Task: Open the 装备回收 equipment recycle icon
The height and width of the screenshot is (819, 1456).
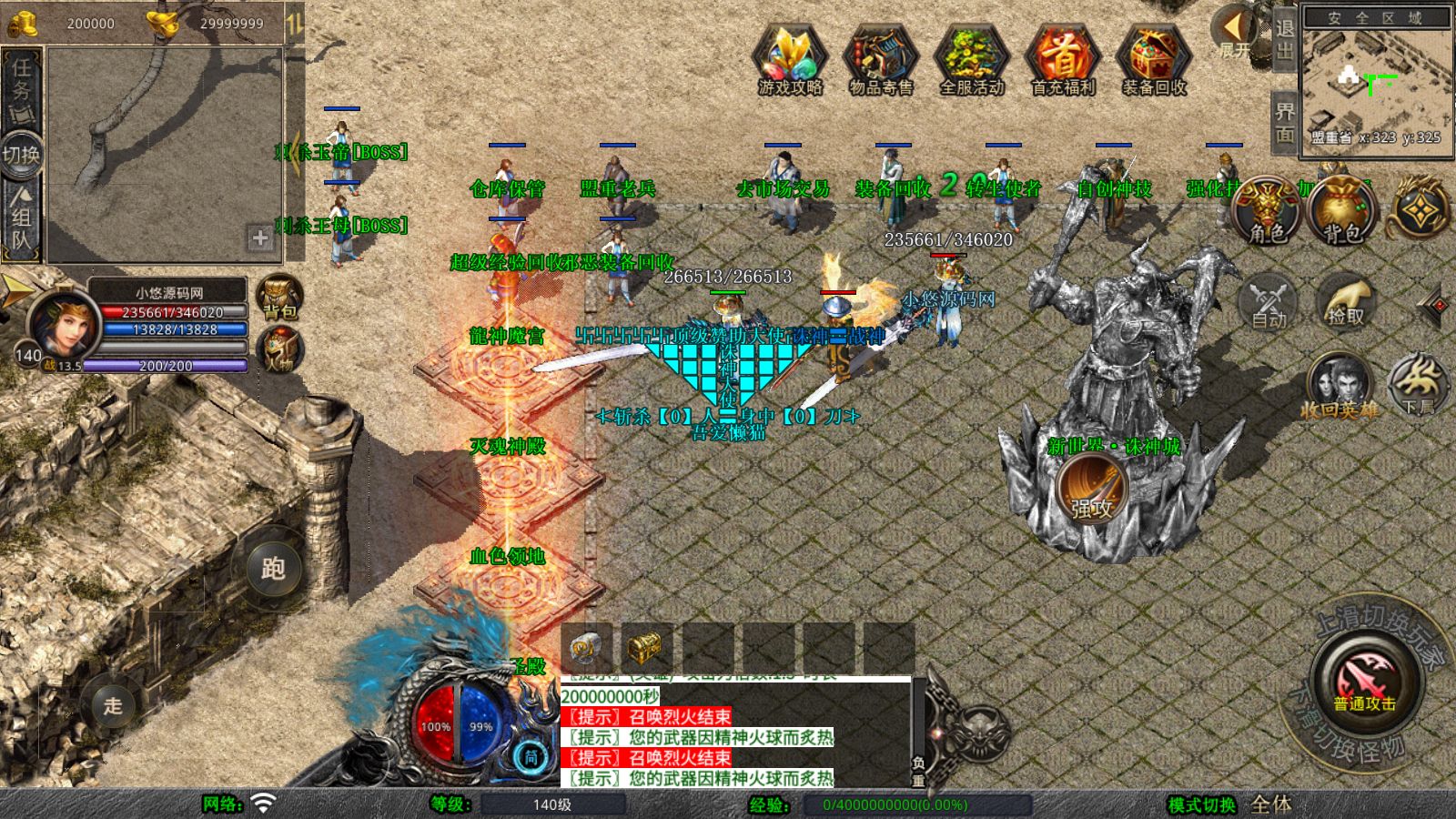Action: pos(1153,57)
